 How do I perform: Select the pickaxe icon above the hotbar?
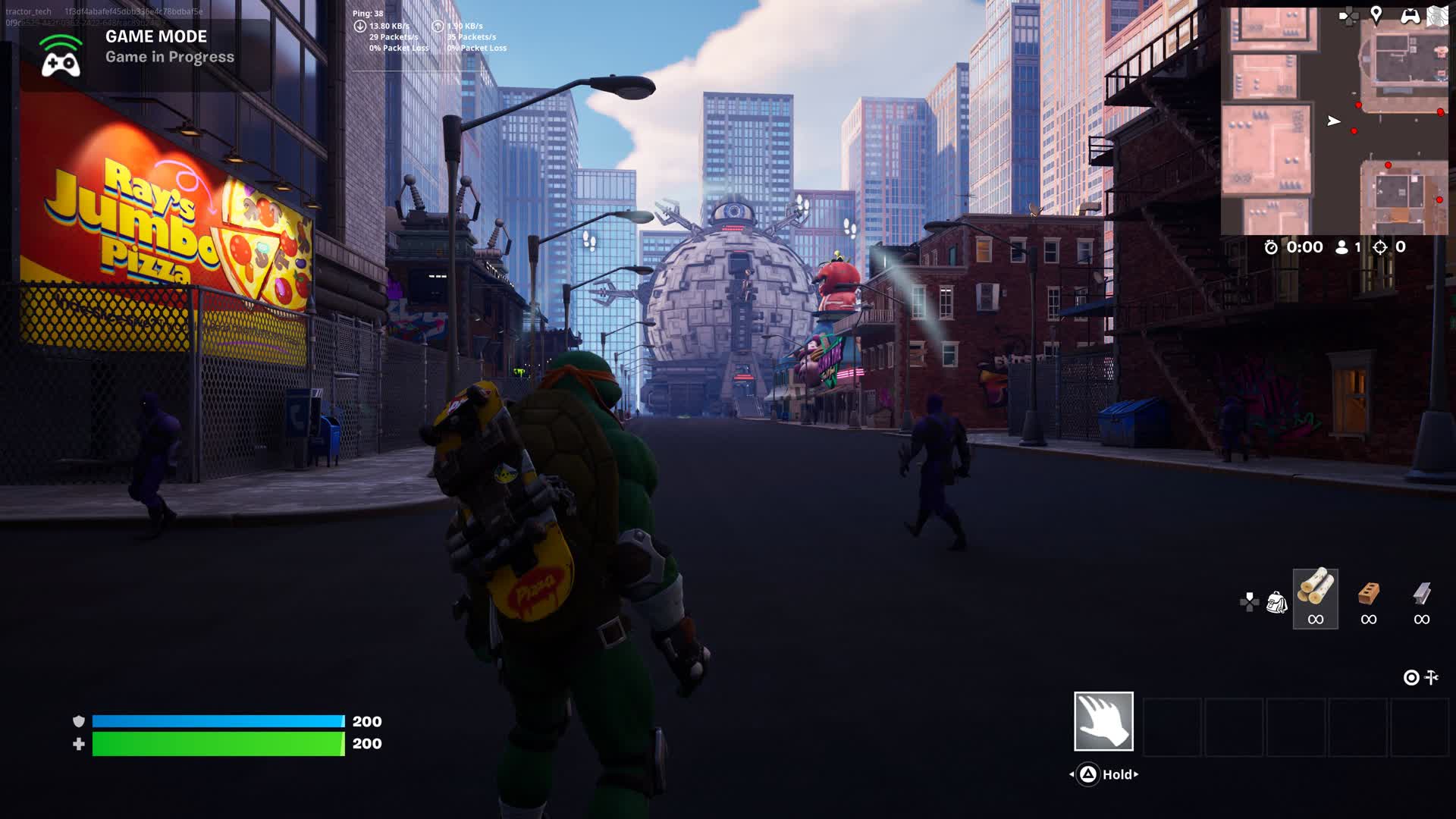pyautogui.click(x=1432, y=677)
